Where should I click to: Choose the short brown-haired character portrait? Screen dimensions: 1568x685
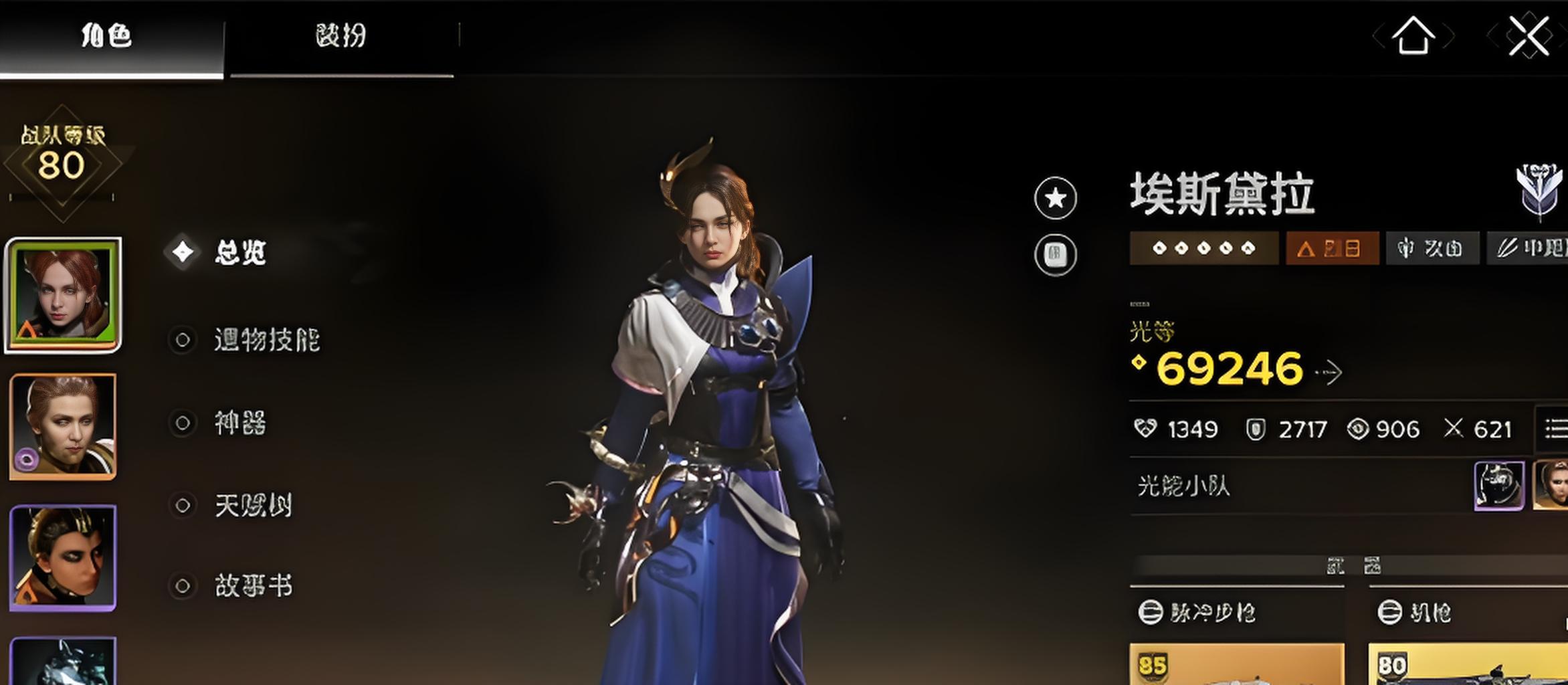pos(63,427)
